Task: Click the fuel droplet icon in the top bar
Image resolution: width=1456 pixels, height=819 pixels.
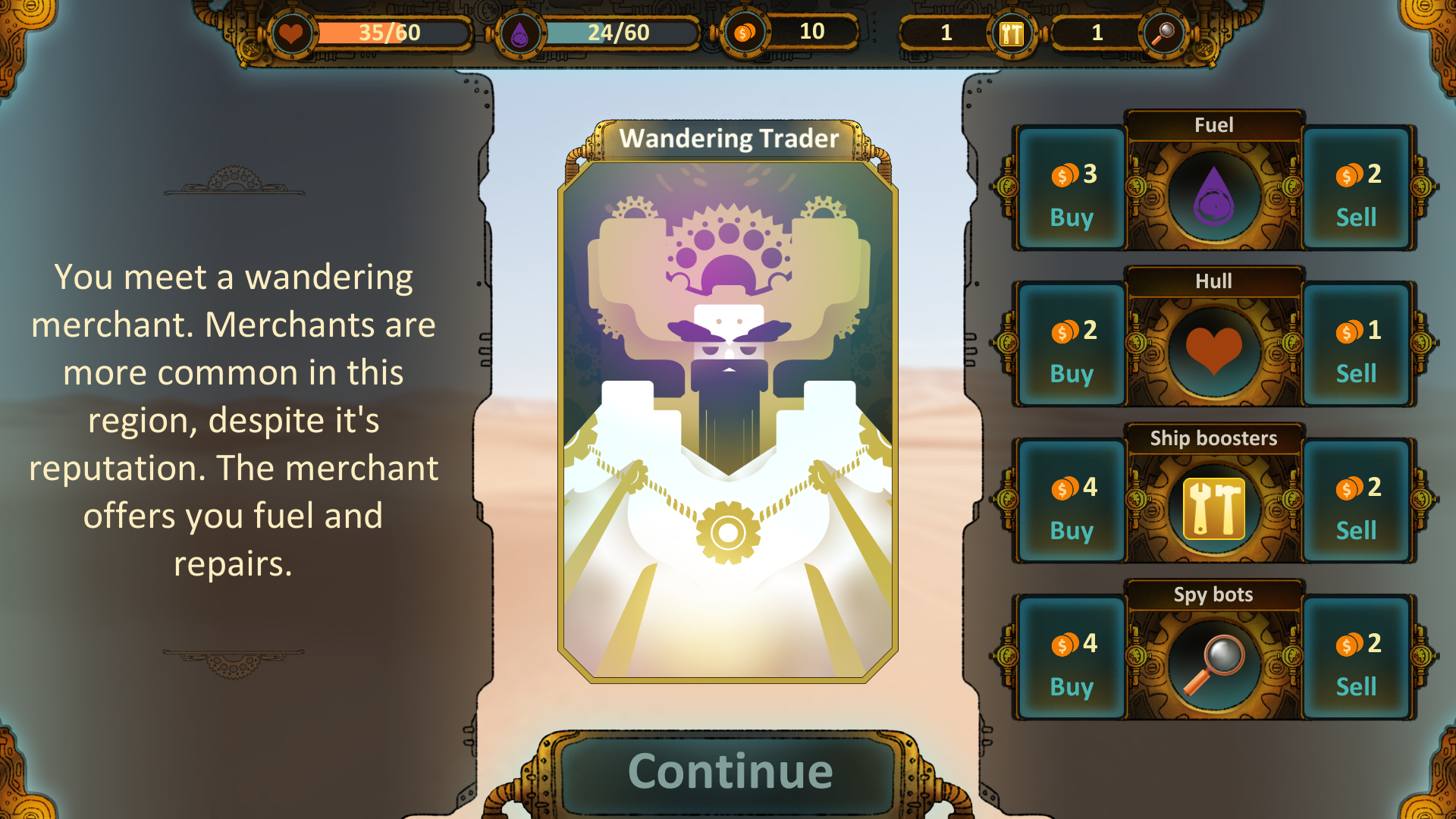Action: [520, 33]
